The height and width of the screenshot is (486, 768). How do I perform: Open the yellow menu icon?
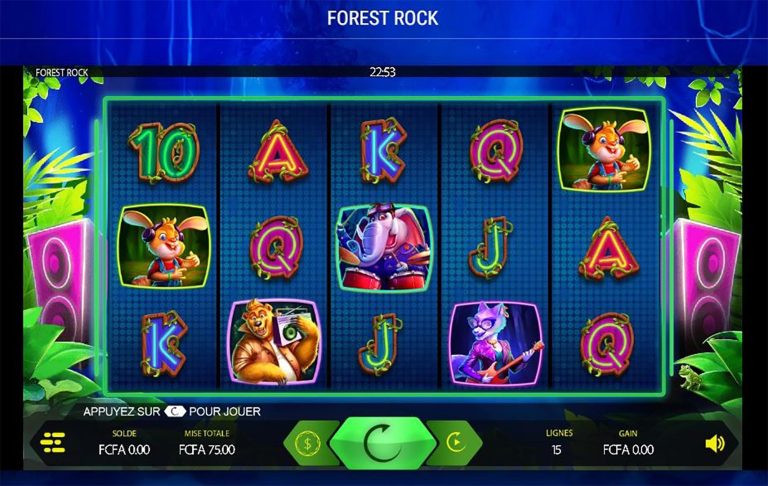[x=52, y=441]
